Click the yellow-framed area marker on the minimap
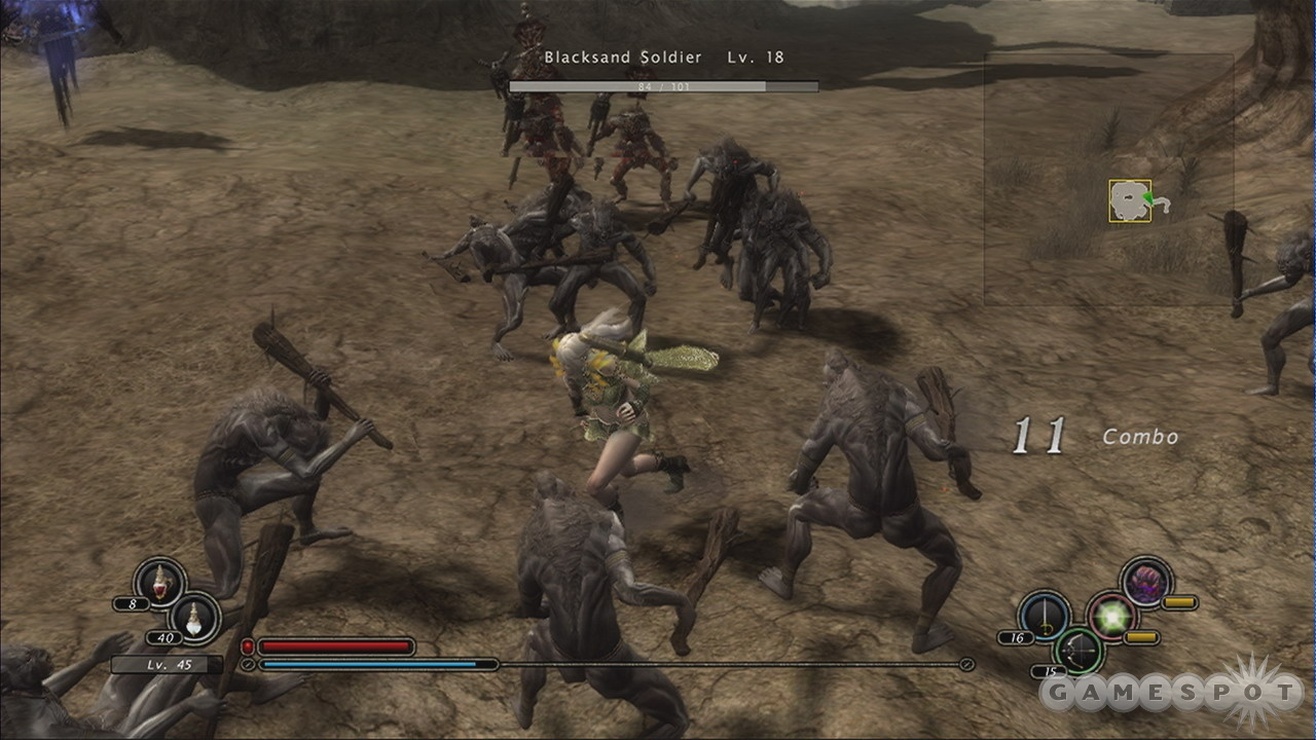1316x740 pixels. [1130, 201]
